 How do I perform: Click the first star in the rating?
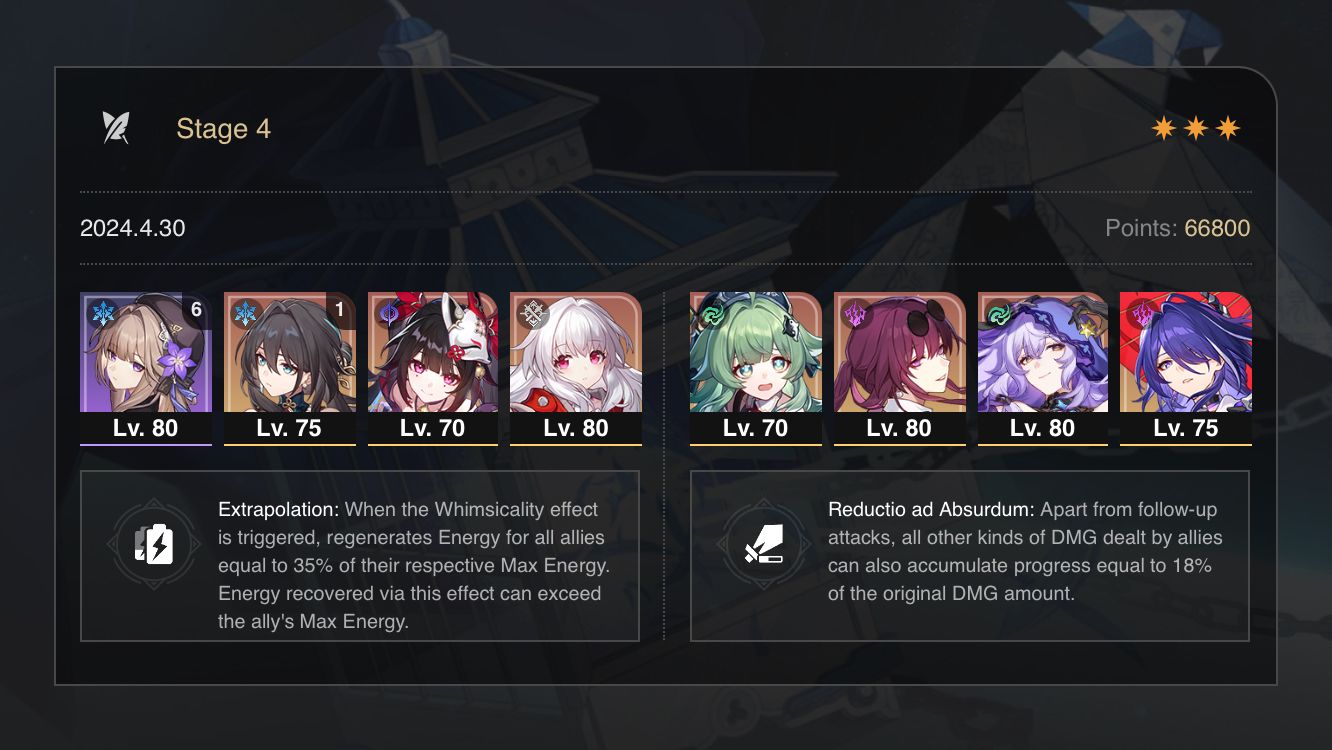point(1163,127)
